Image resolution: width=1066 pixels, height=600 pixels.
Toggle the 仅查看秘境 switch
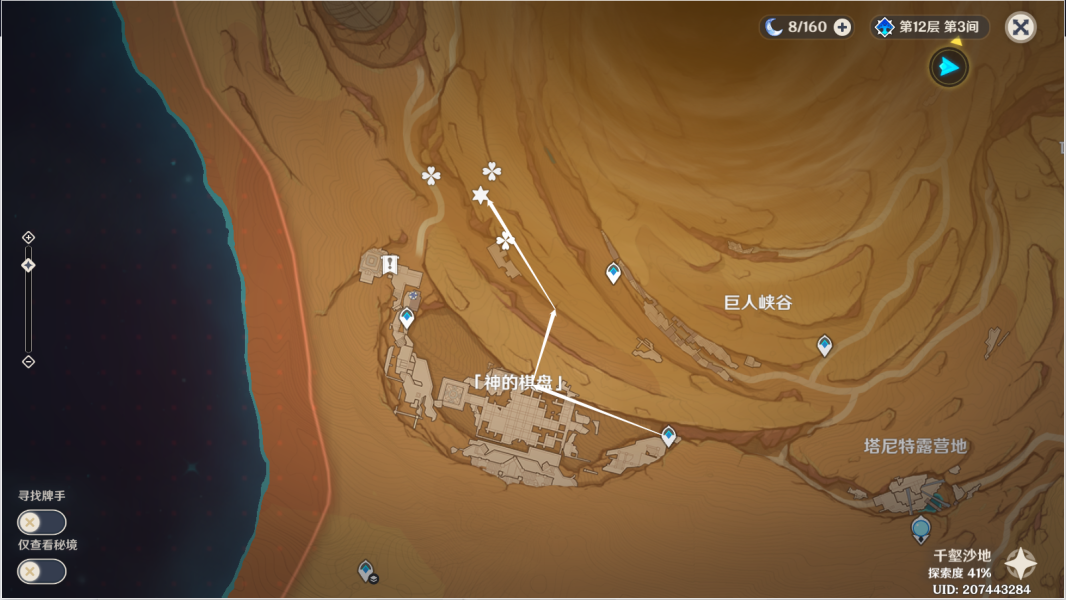click(42, 571)
